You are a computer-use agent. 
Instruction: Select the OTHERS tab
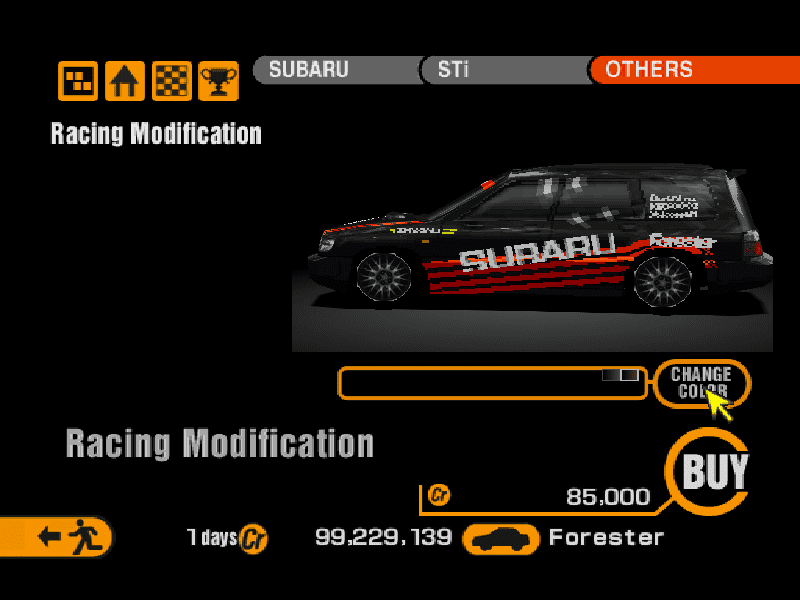[x=690, y=70]
